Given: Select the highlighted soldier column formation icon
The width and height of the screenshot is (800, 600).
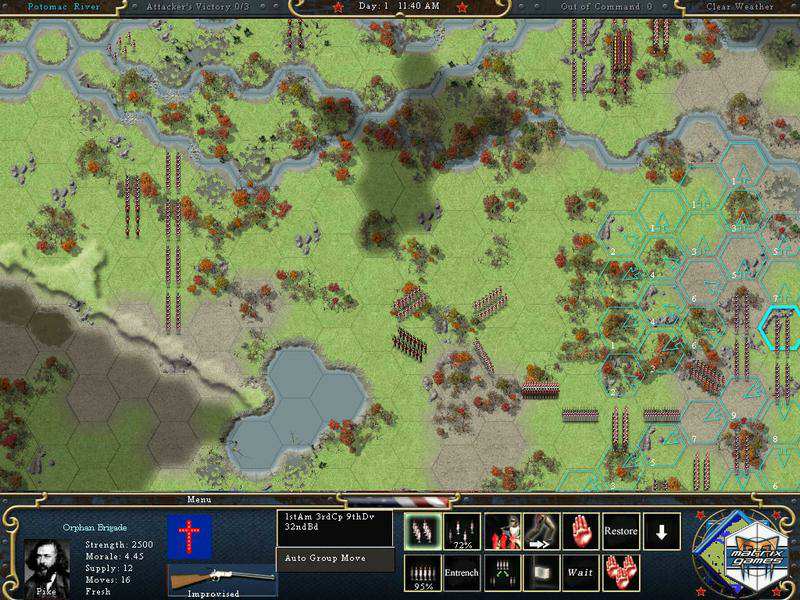Looking at the screenshot, I should click(422, 531).
